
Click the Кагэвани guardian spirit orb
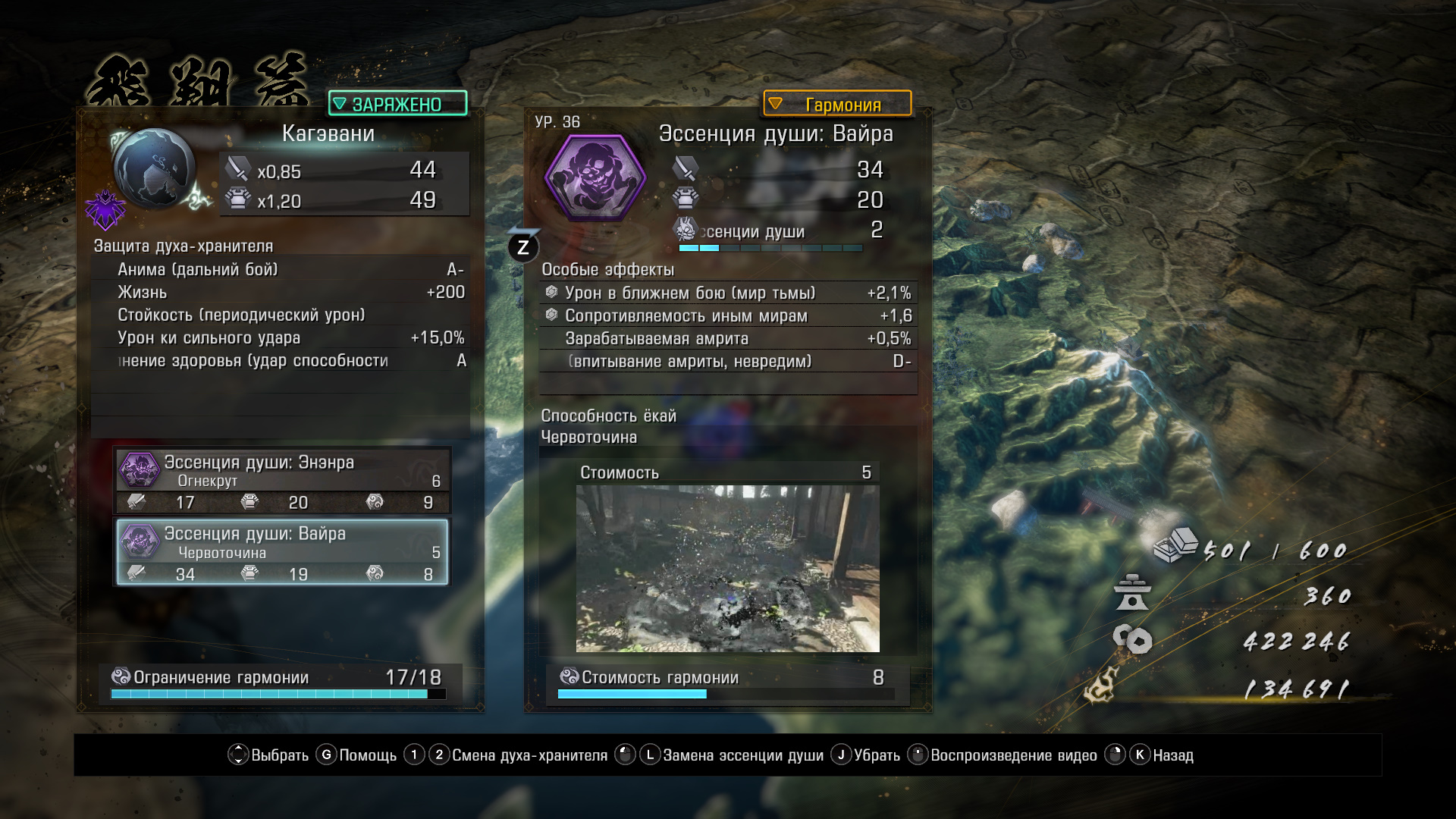click(155, 168)
